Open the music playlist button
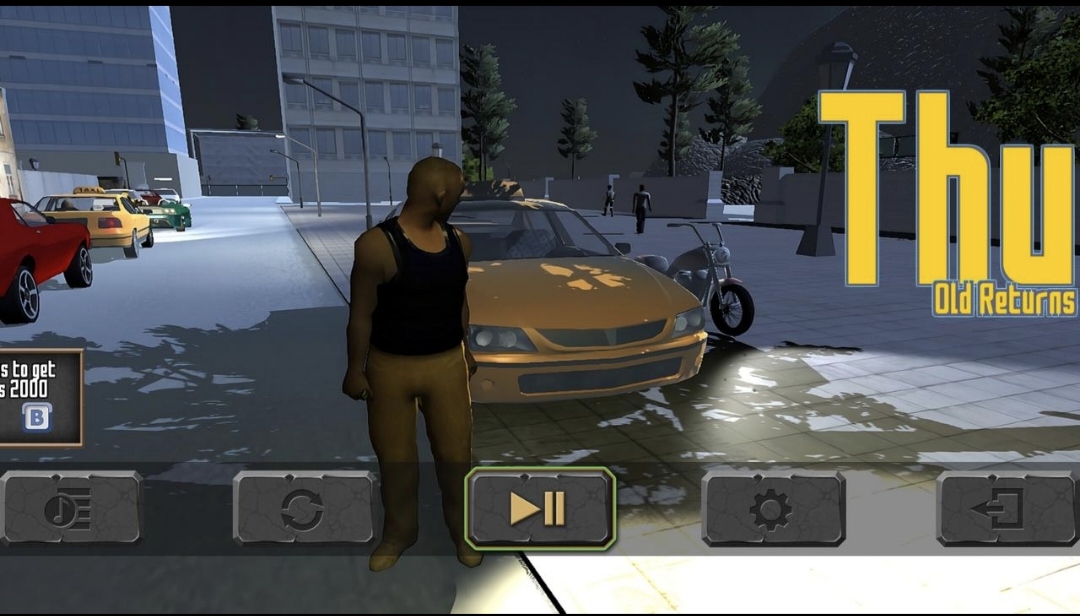Image resolution: width=1080 pixels, height=616 pixels. 70,509
